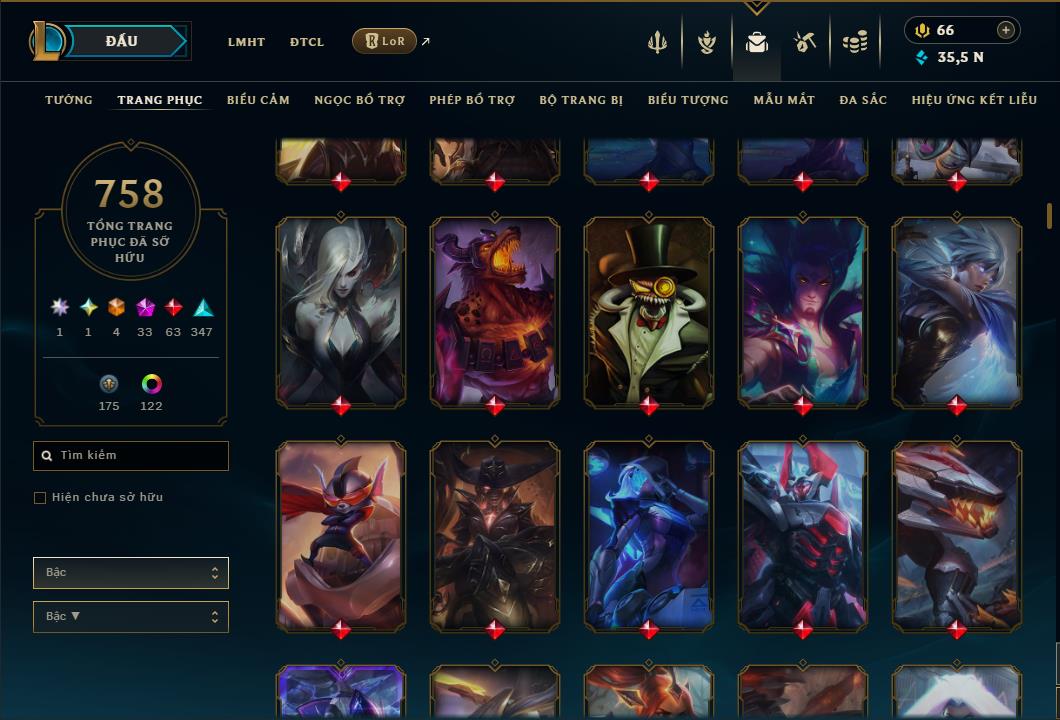Add RP with the plus button

click(1006, 30)
